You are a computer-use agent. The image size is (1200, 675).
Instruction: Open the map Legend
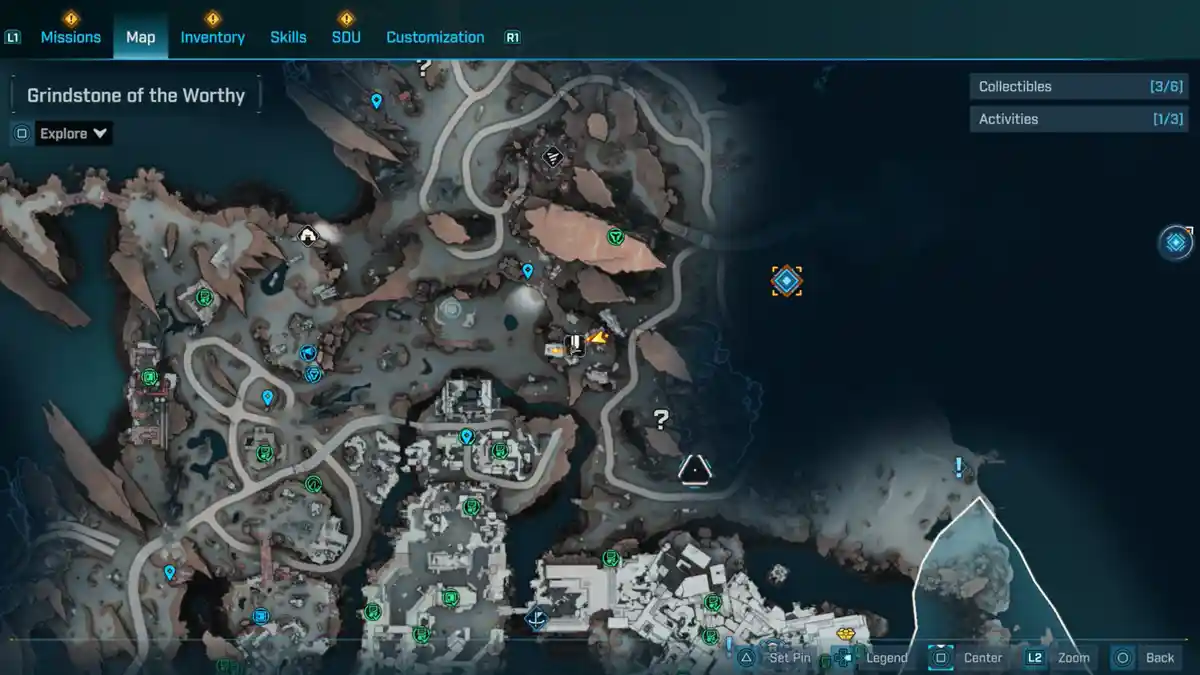[885, 657]
